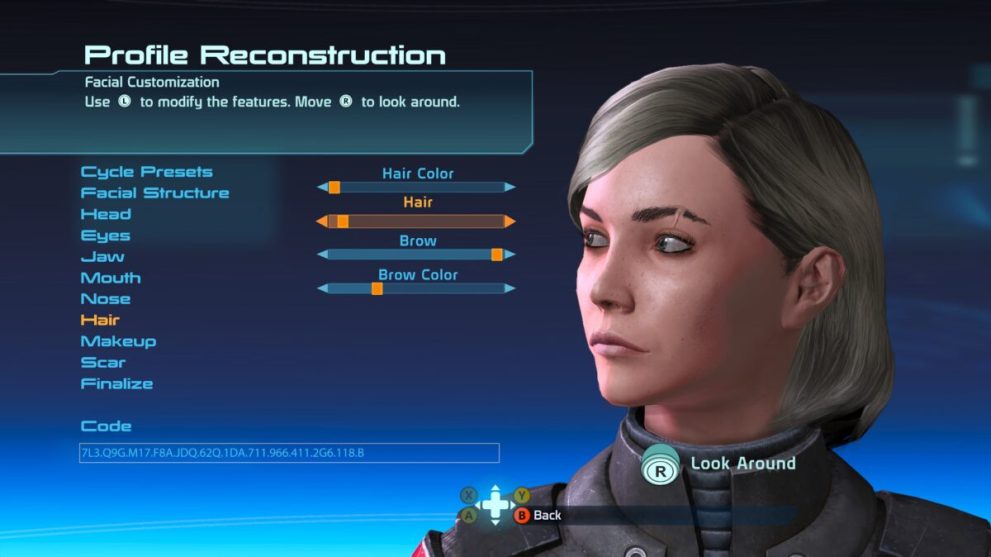Finalize the character profile

pyautogui.click(x=116, y=384)
